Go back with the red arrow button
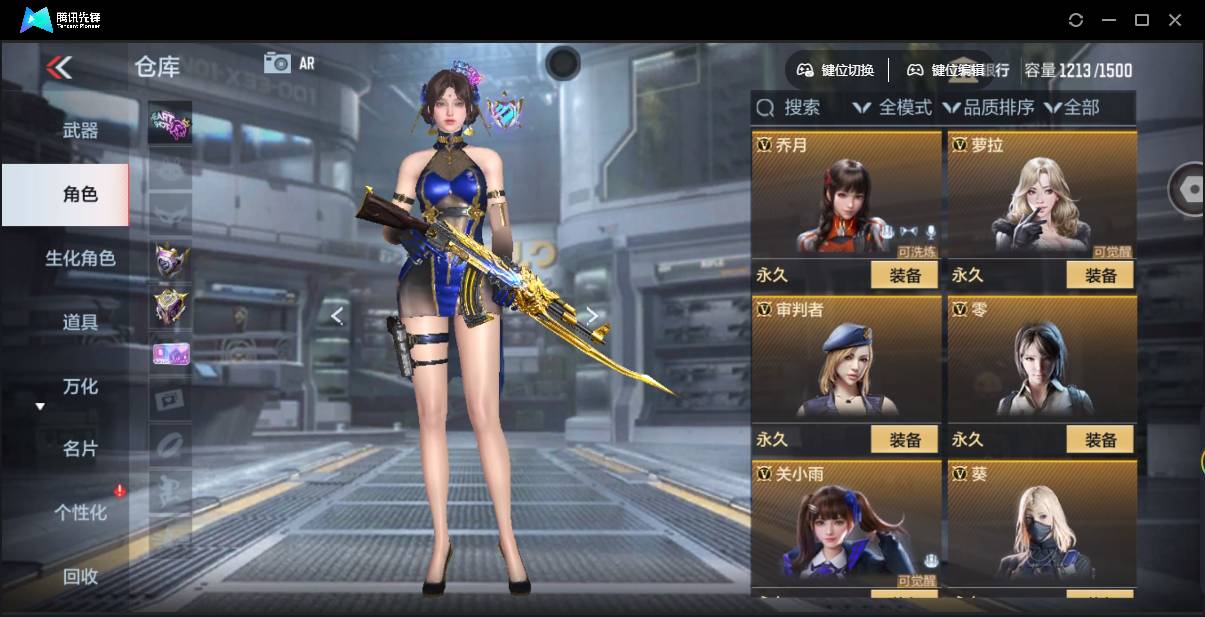Screen dimensions: 1205x617 point(59,67)
